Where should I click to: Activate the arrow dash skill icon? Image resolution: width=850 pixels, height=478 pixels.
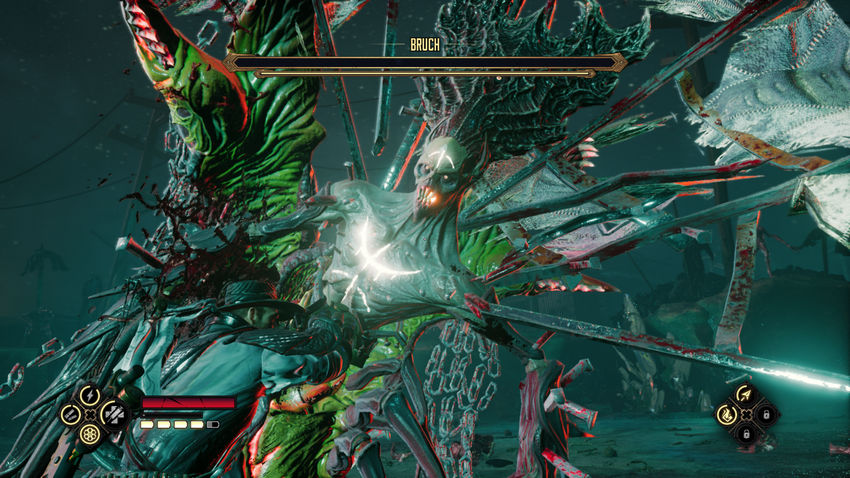click(744, 394)
